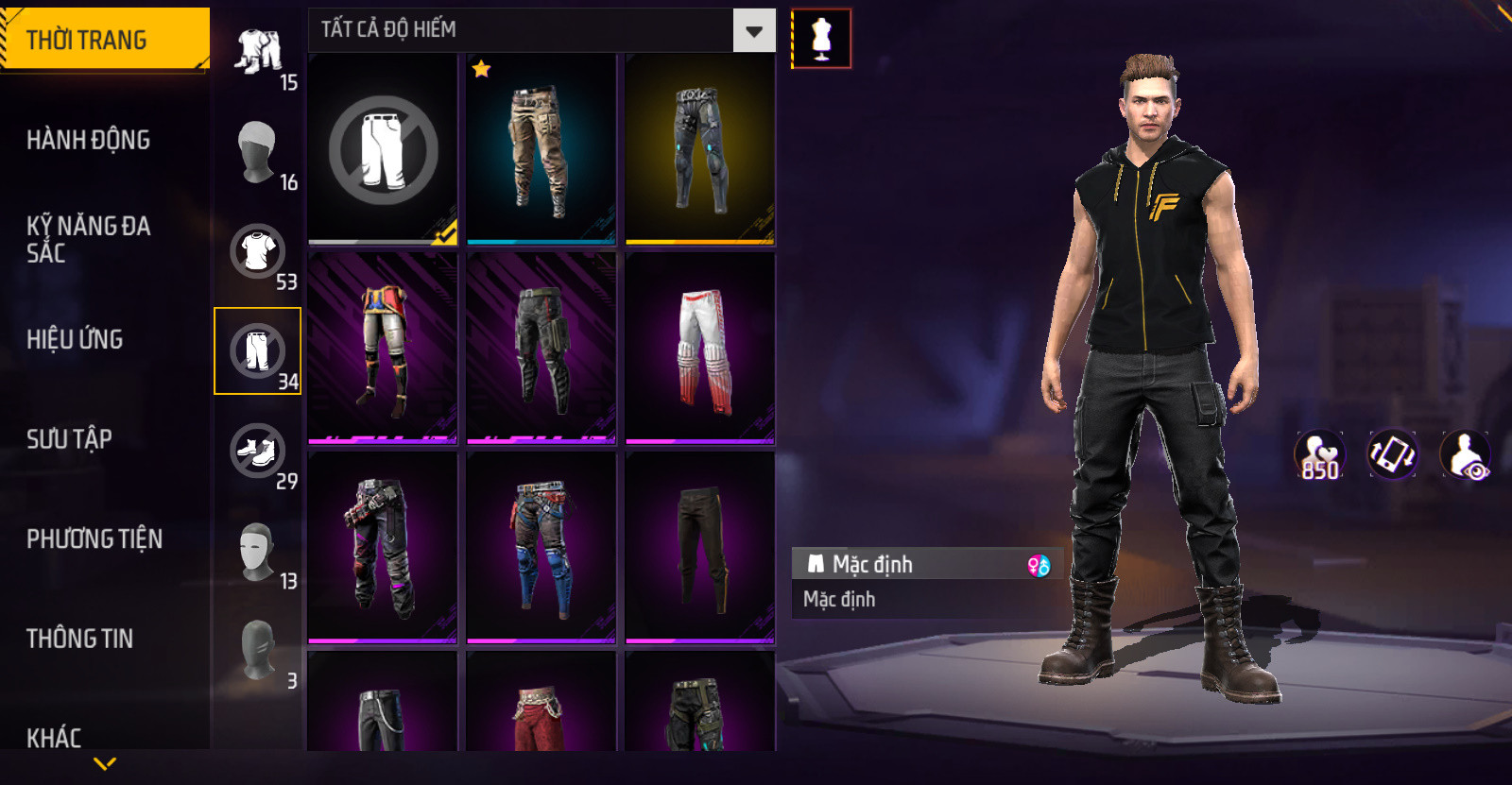Select the face mask category with 13 items
1512x785 pixels.
pos(257,551)
